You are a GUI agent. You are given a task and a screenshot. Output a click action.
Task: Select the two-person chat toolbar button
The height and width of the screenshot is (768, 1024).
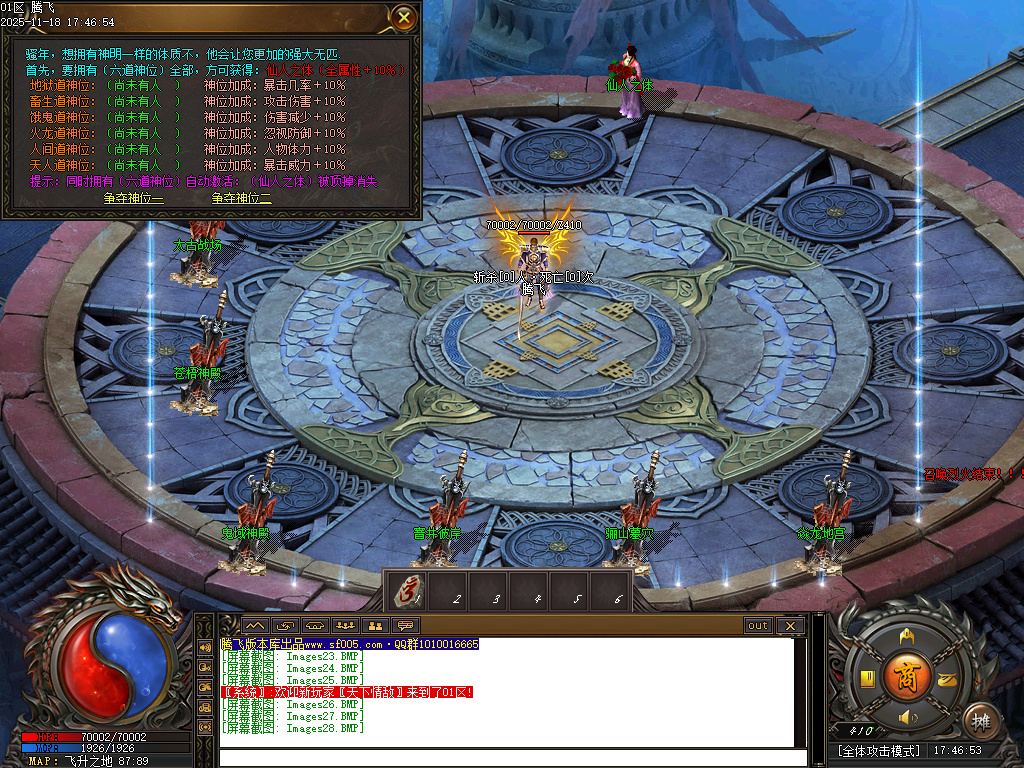pos(375,626)
